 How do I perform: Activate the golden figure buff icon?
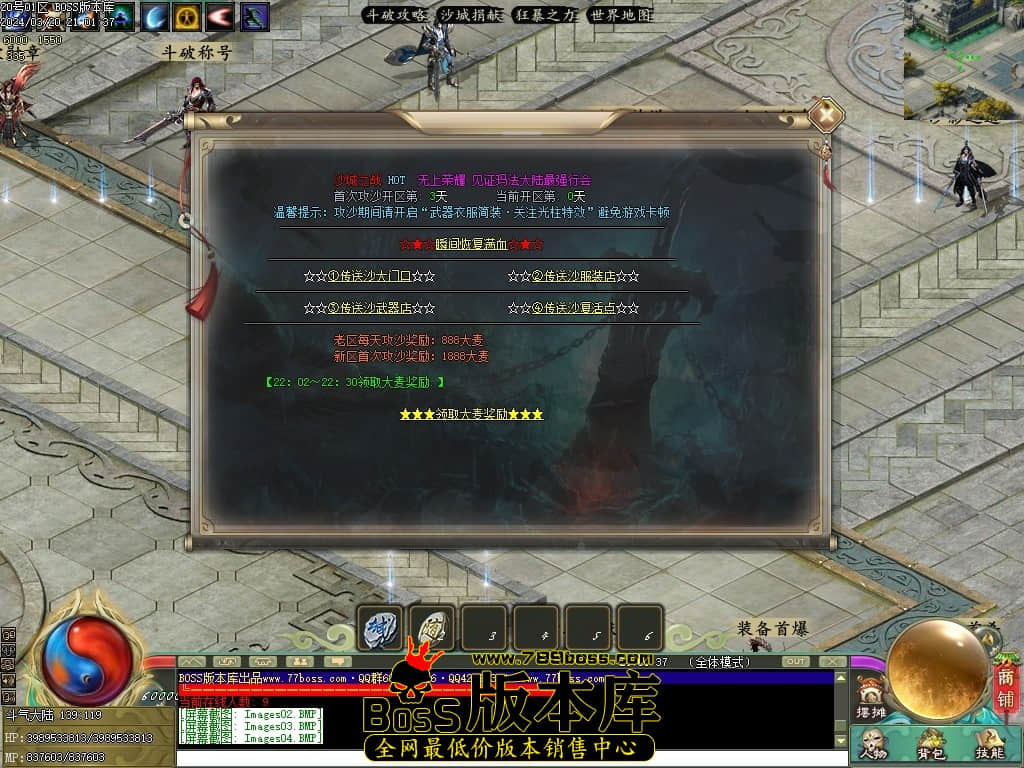point(187,16)
